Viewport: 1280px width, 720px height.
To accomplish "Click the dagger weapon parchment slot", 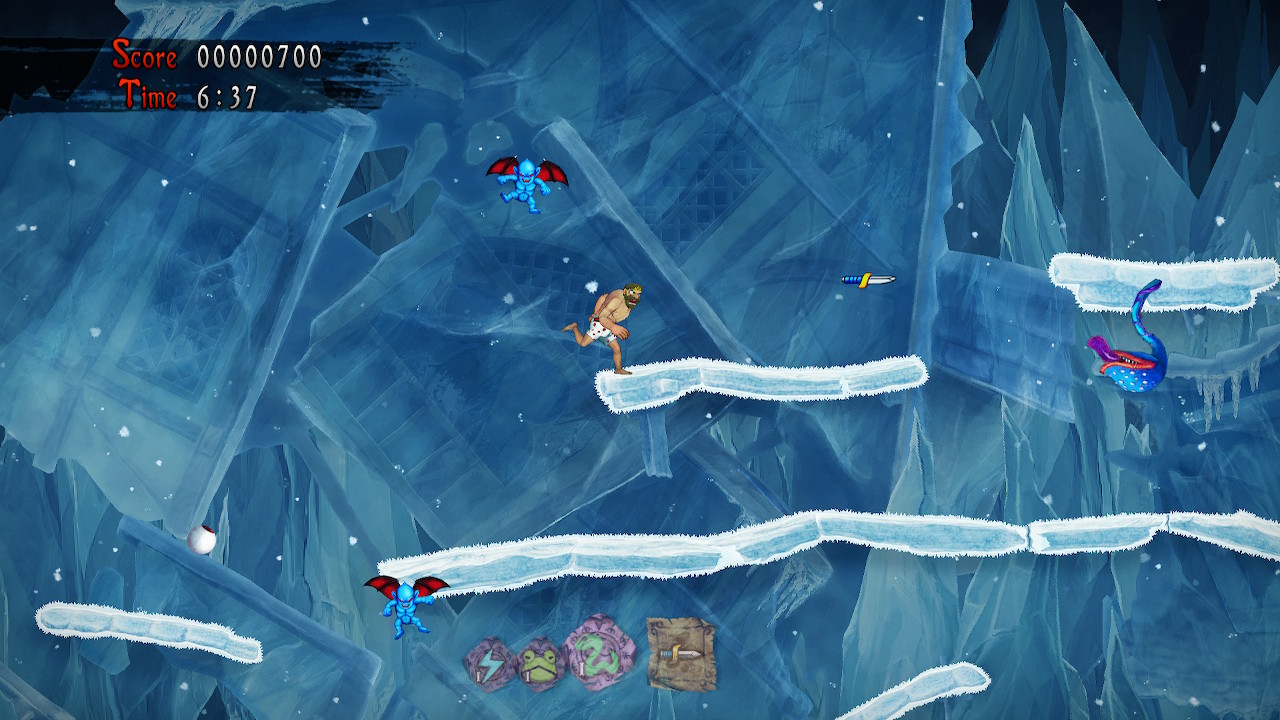I will click(680, 653).
